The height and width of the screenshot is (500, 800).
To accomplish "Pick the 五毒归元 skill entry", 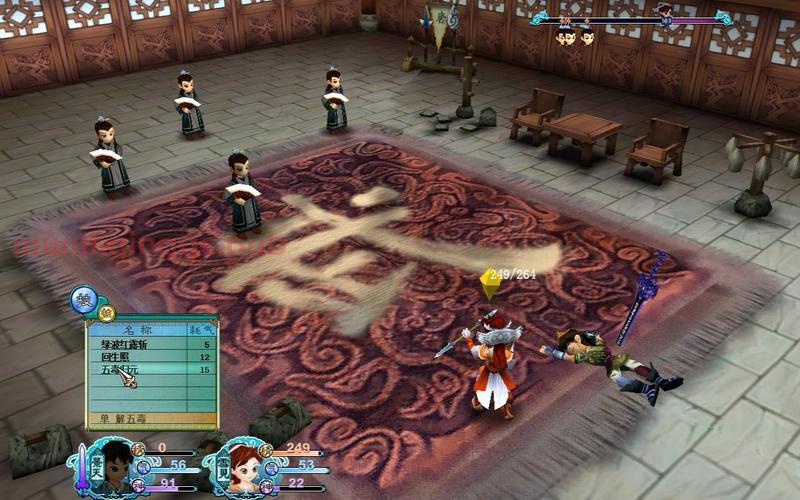I will coord(150,370).
